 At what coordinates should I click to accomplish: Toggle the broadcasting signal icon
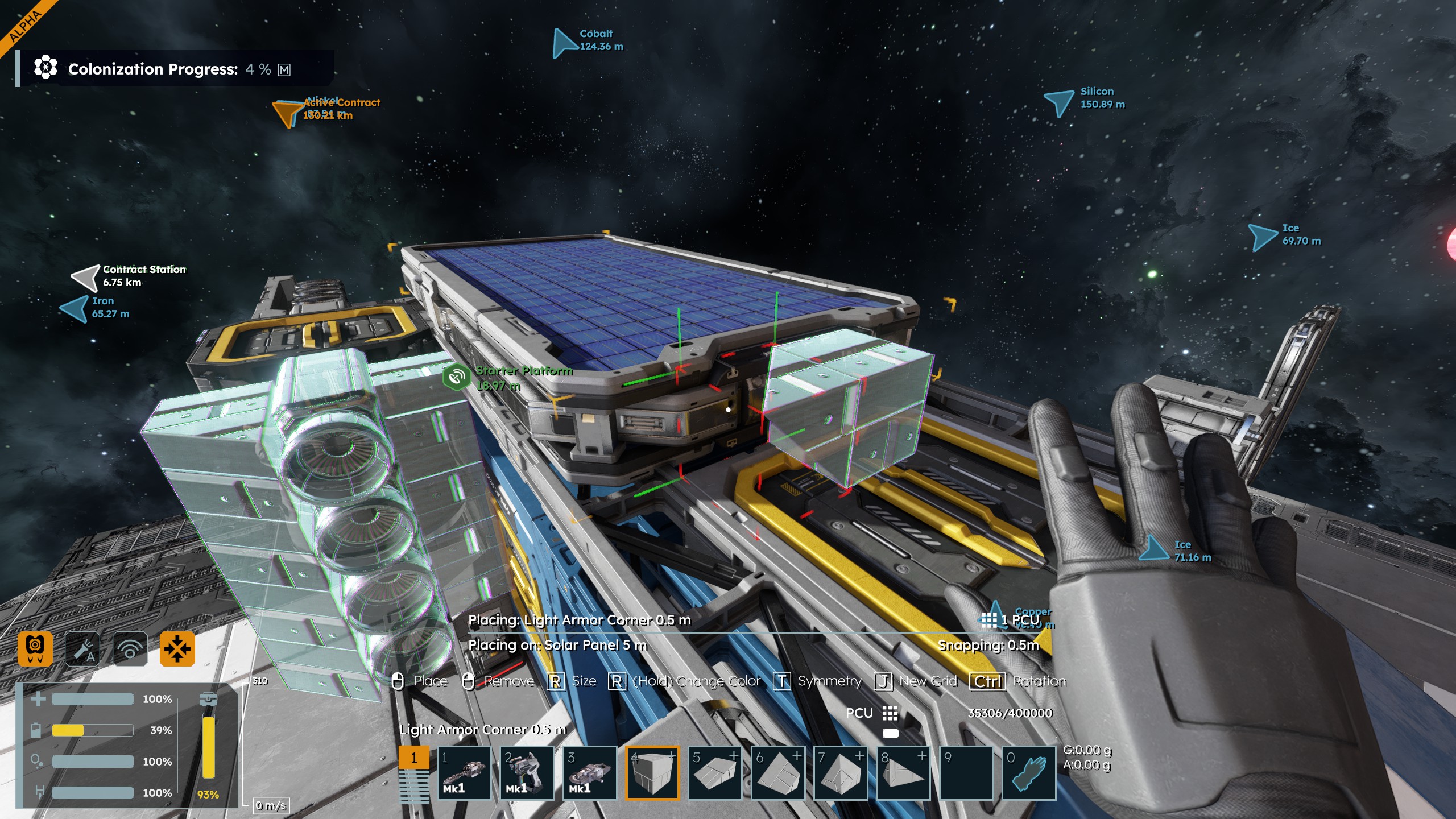coord(130,648)
